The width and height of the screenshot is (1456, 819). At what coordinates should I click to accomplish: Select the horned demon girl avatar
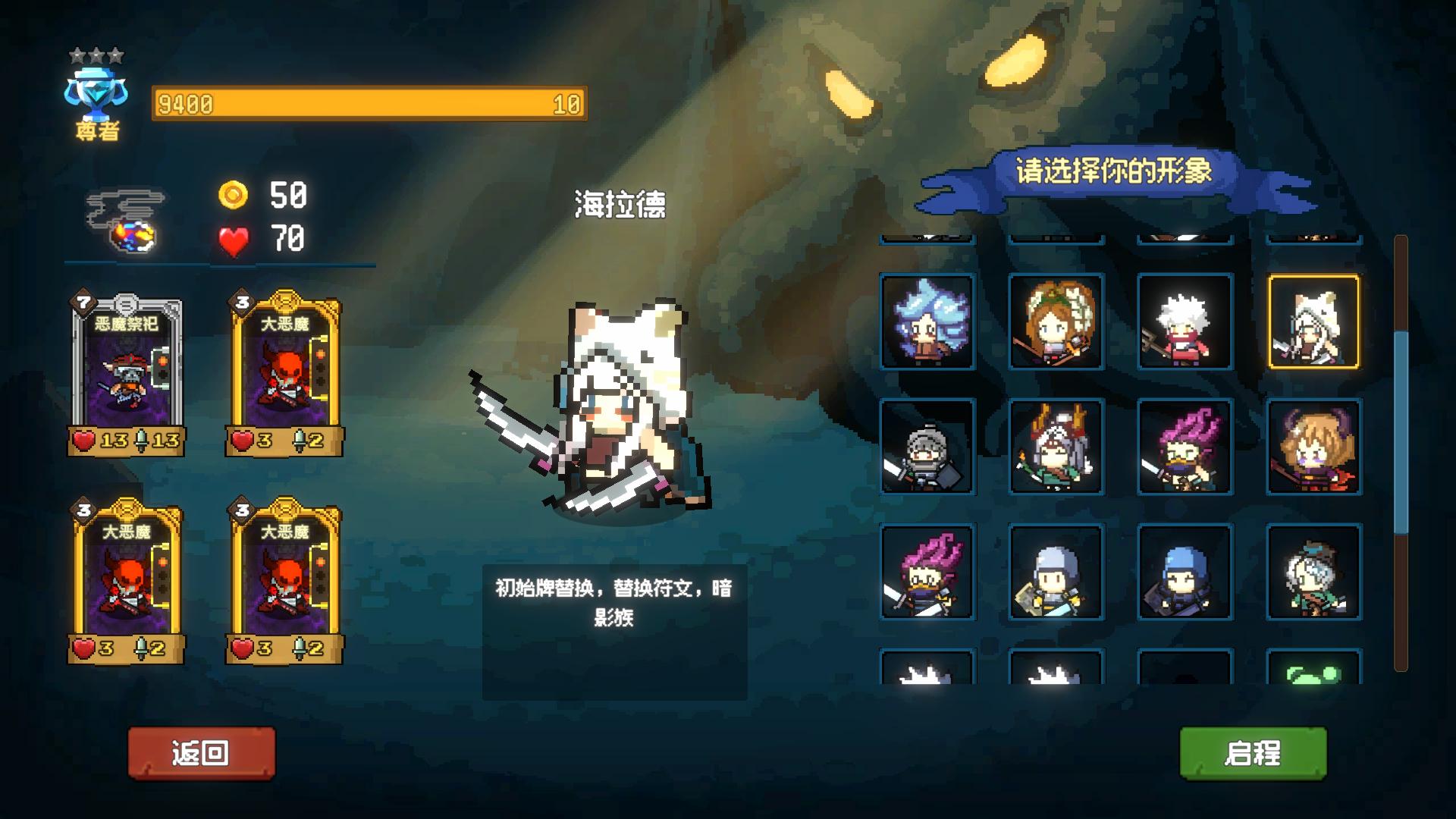click(1314, 450)
